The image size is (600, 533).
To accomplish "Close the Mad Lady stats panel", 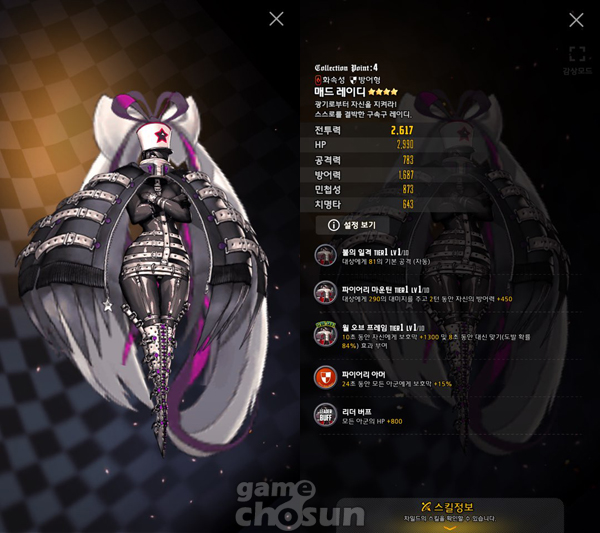I will [576, 19].
